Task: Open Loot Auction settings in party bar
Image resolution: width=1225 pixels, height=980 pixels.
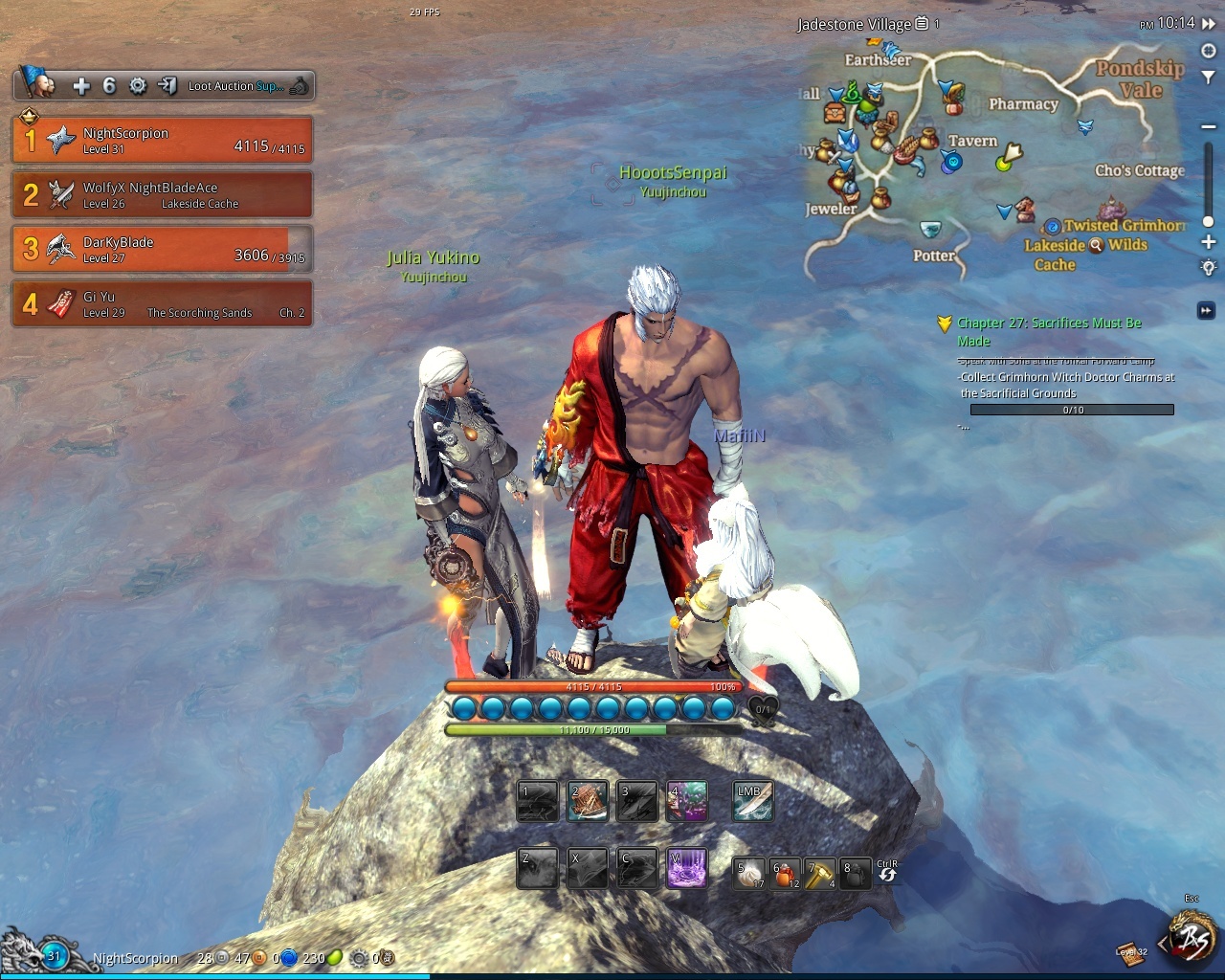Action: click(x=235, y=86)
